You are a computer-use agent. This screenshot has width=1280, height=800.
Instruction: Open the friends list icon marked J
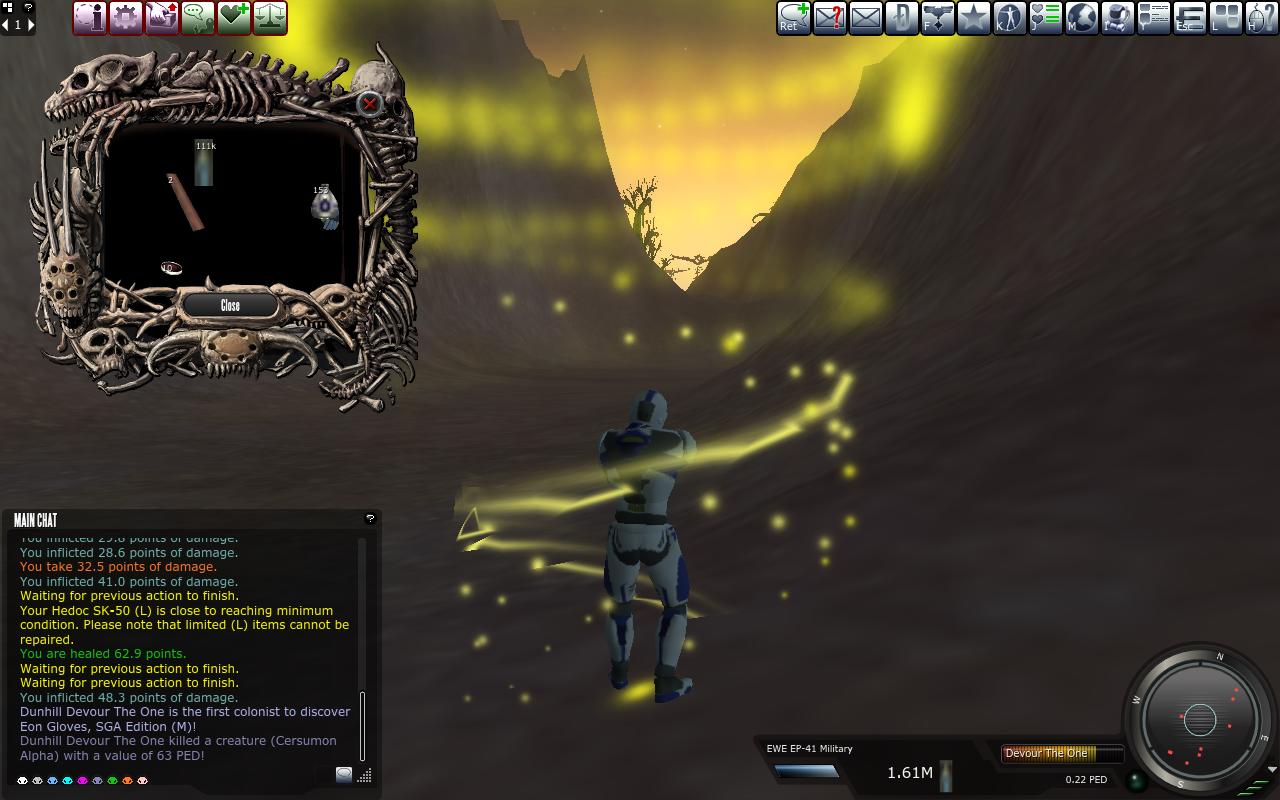(1046, 18)
